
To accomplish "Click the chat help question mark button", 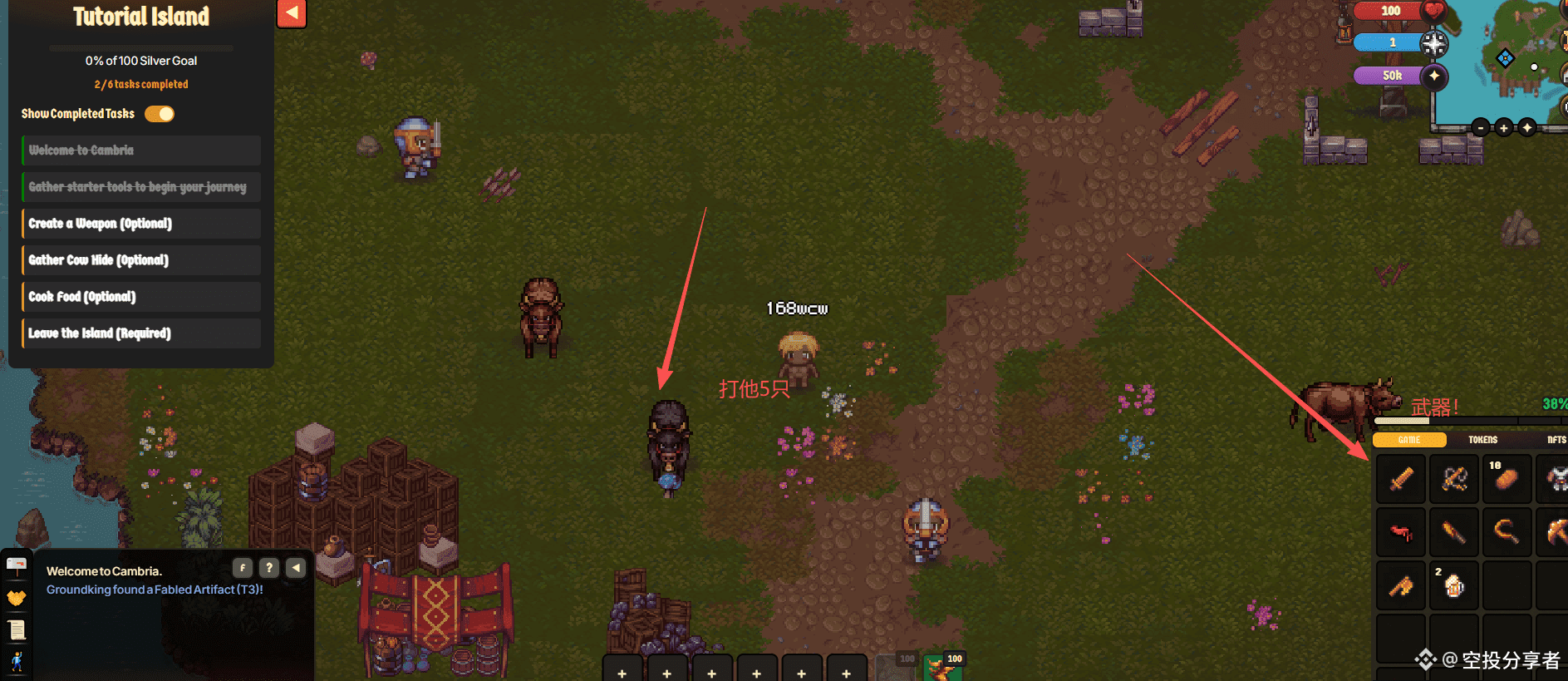I will coord(268,568).
